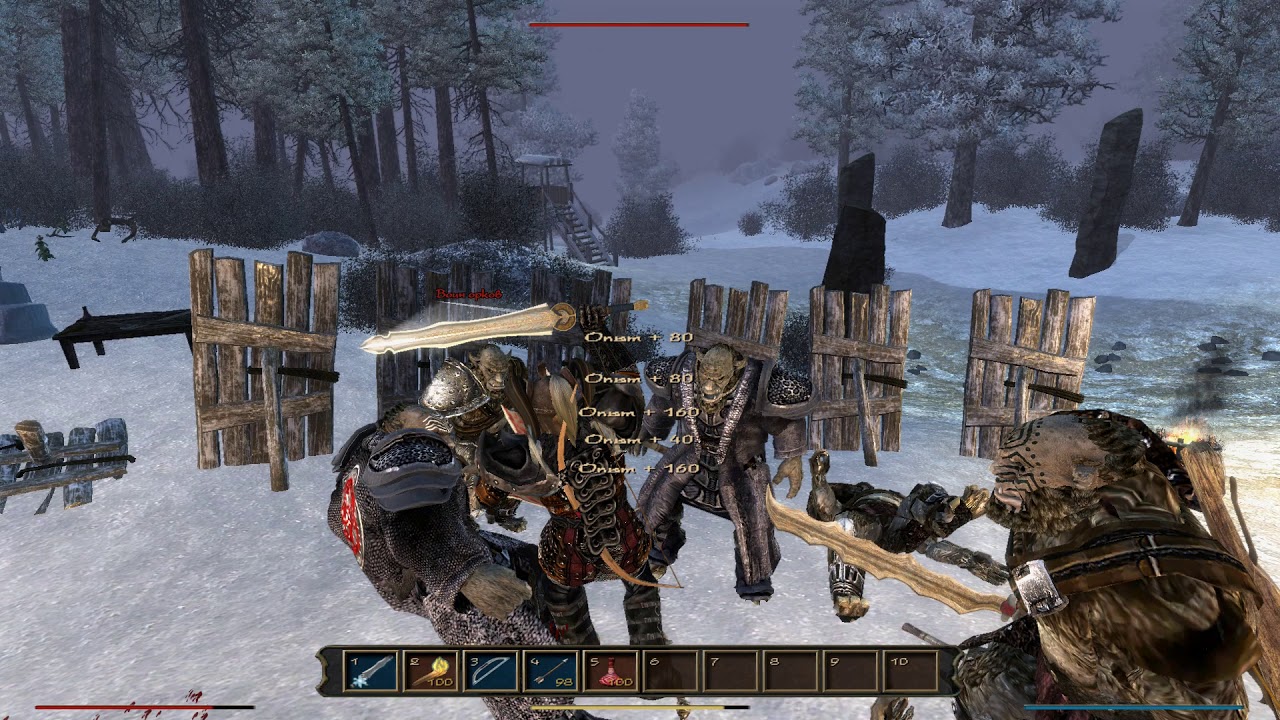Choose the bow in hotbar slot 3

coord(491,671)
